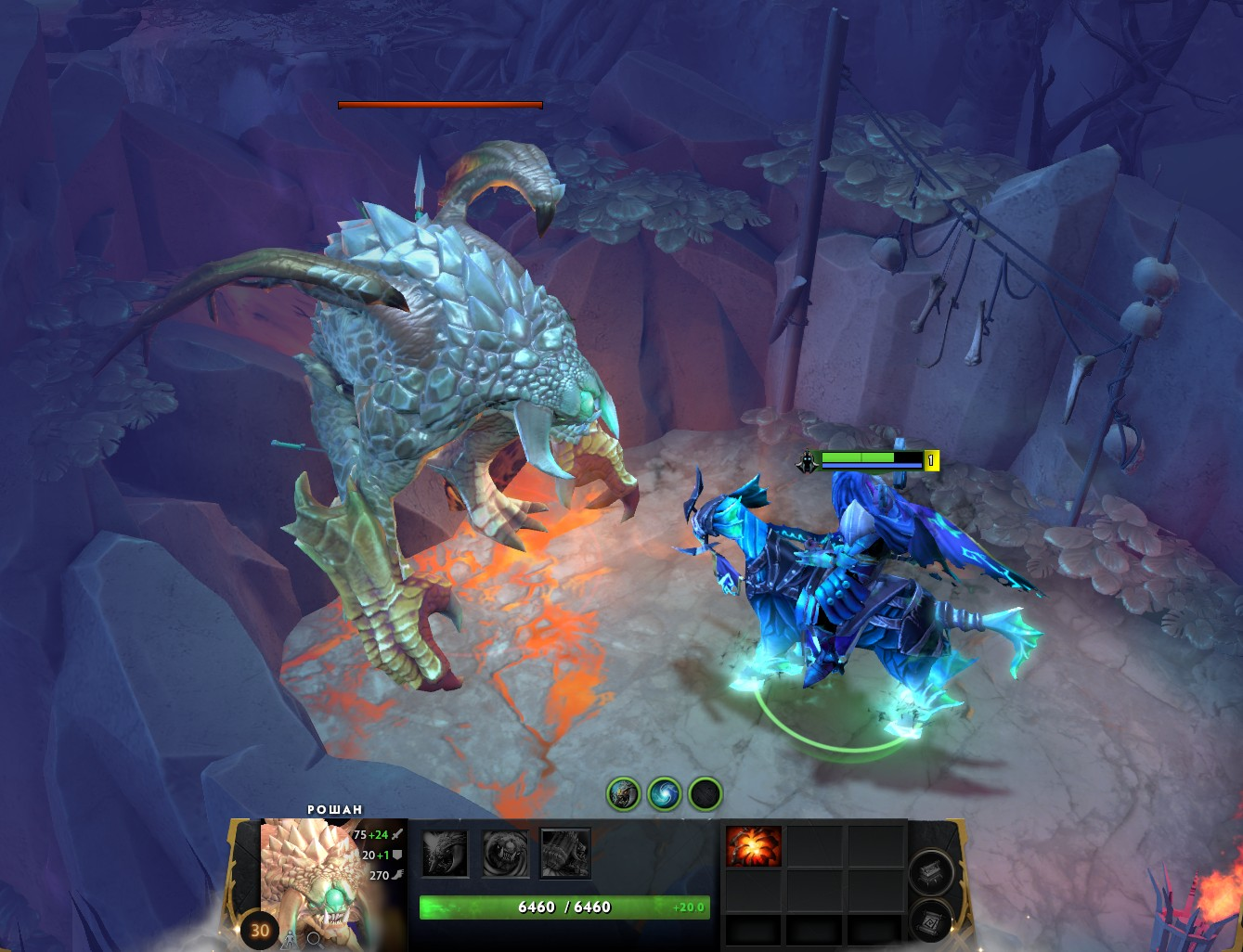Select Roshan's third, clawed-fist ability icon
The height and width of the screenshot is (952, 1243).
coord(565,853)
